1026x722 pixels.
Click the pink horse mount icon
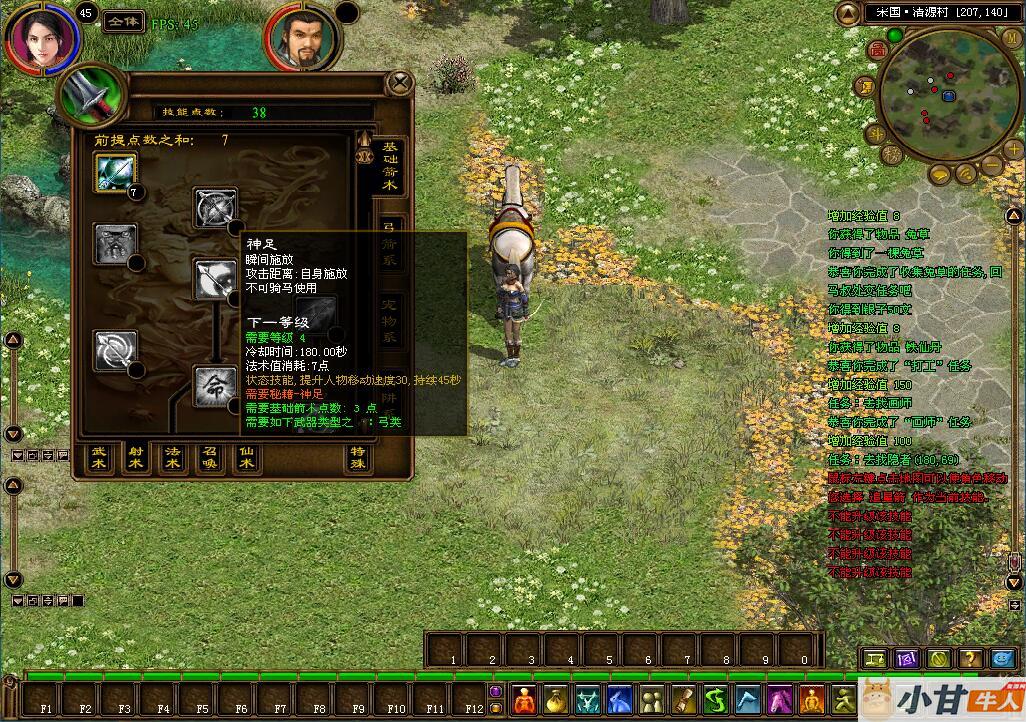point(780,698)
